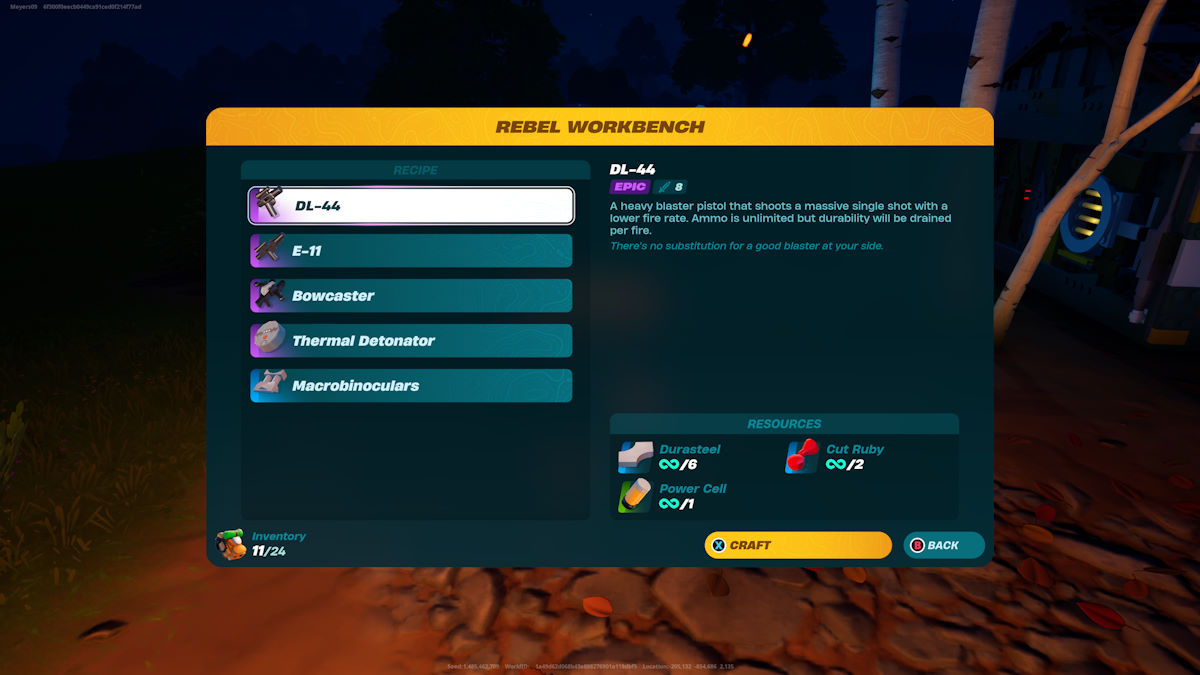The height and width of the screenshot is (675, 1200).
Task: Click the Cut Ruby resource icon
Action: point(803,457)
